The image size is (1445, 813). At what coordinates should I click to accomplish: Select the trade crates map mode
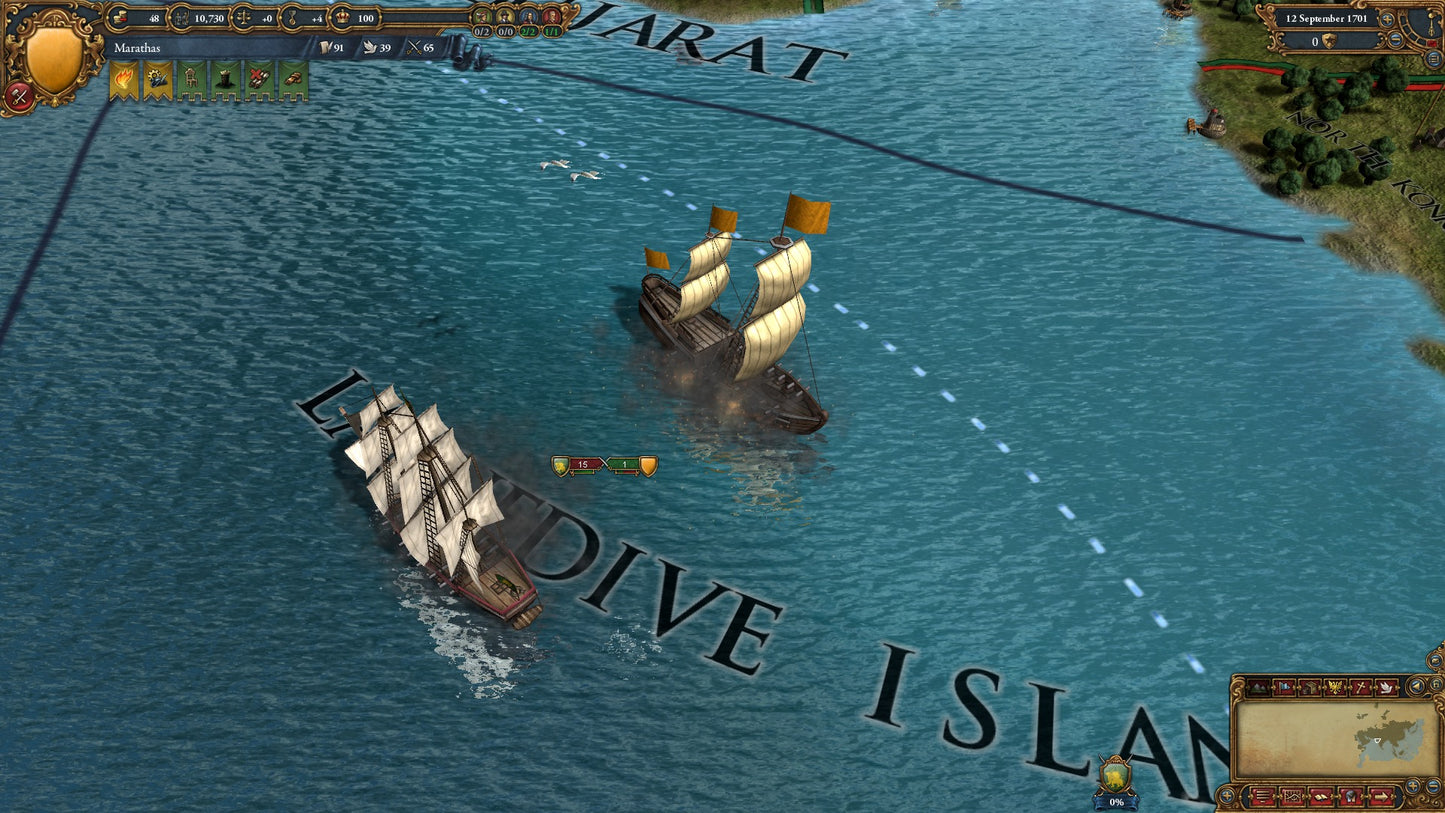click(x=1309, y=687)
